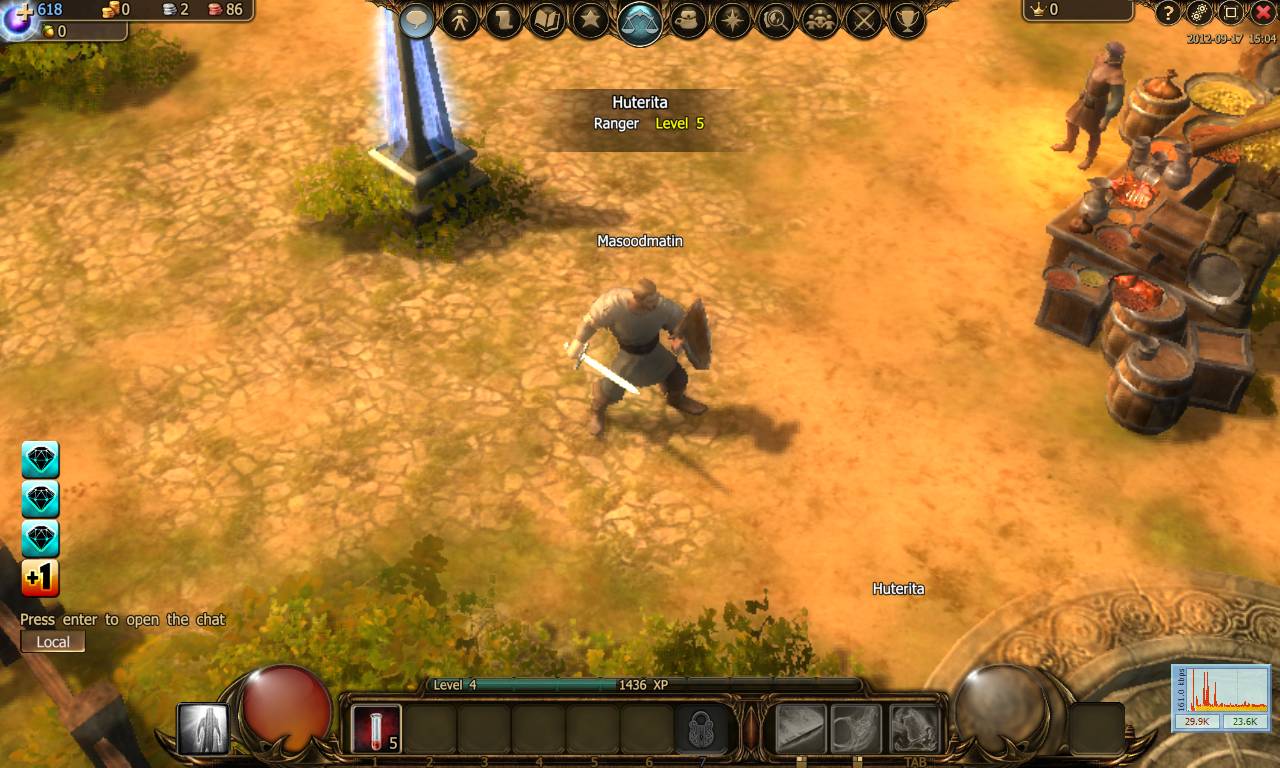The image size is (1280, 768).
Task: Click the +1 reward button on the left
Action: click(40, 578)
